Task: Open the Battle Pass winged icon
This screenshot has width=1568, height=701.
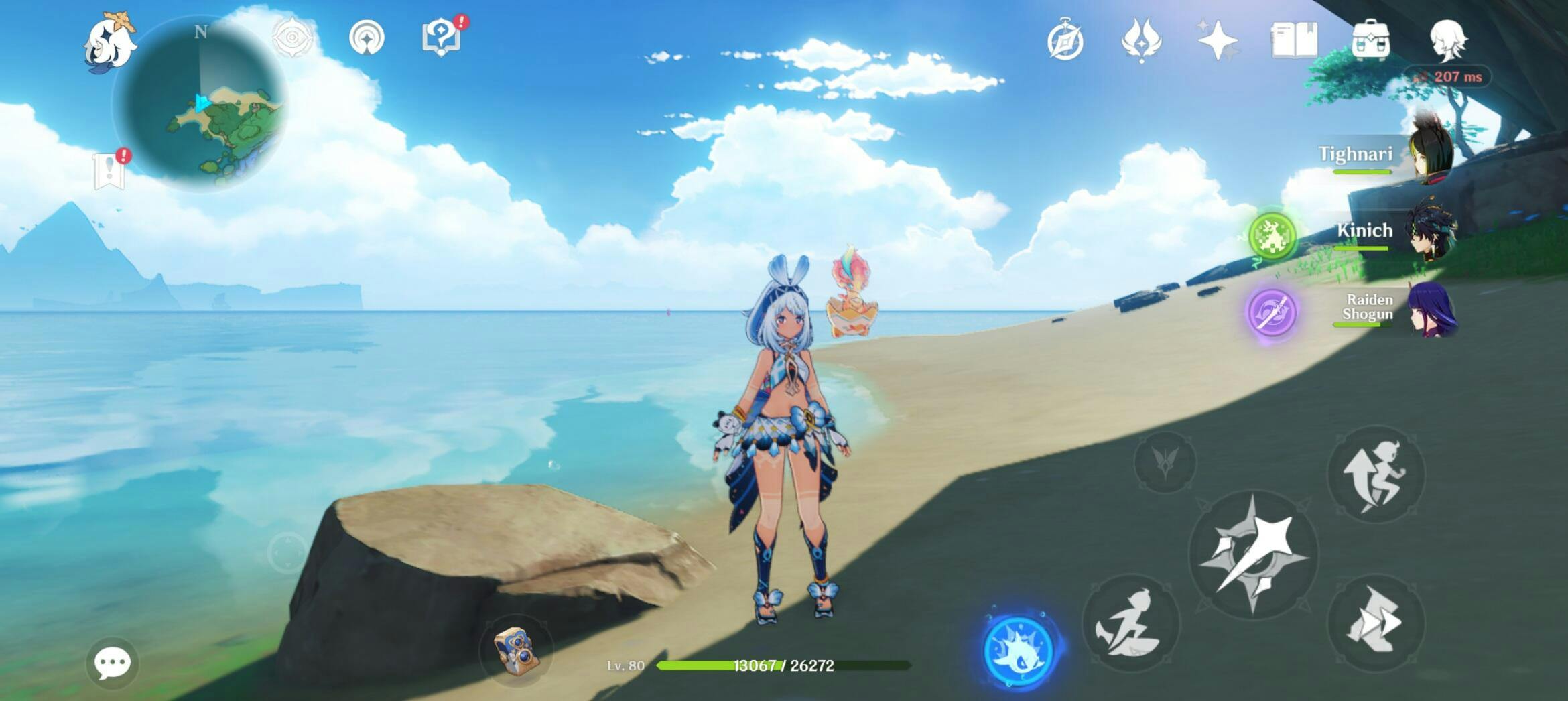Action: [x=1141, y=40]
